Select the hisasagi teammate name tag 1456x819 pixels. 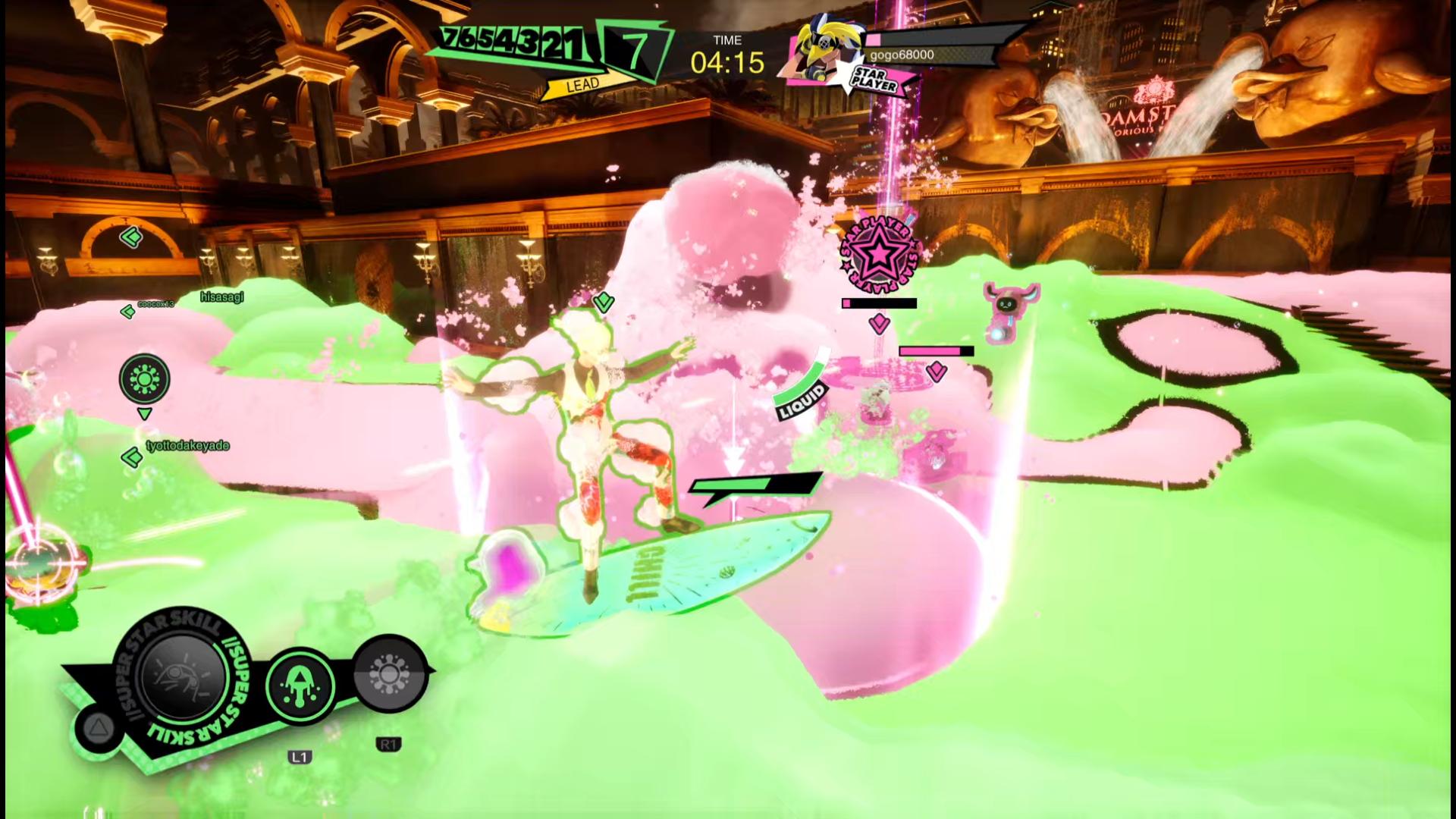pyautogui.click(x=221, y=297)
